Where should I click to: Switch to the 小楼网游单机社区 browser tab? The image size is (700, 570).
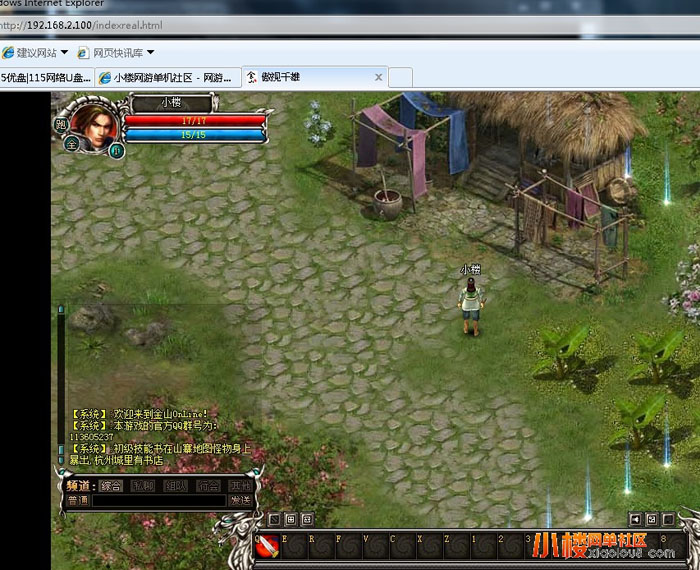(x=168, y=77)
